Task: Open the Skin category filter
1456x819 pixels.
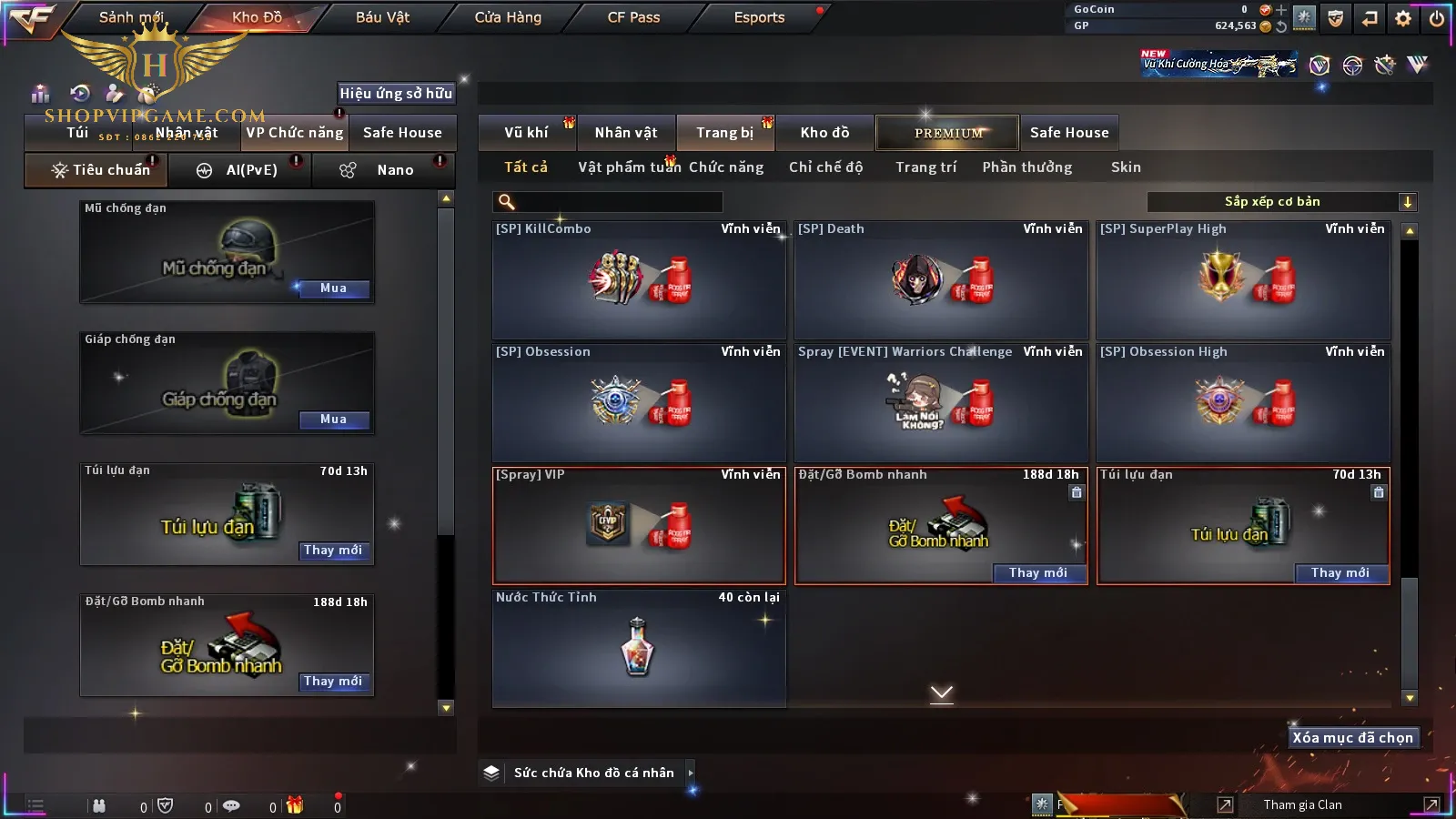Action: click(x=1126, y=167)
